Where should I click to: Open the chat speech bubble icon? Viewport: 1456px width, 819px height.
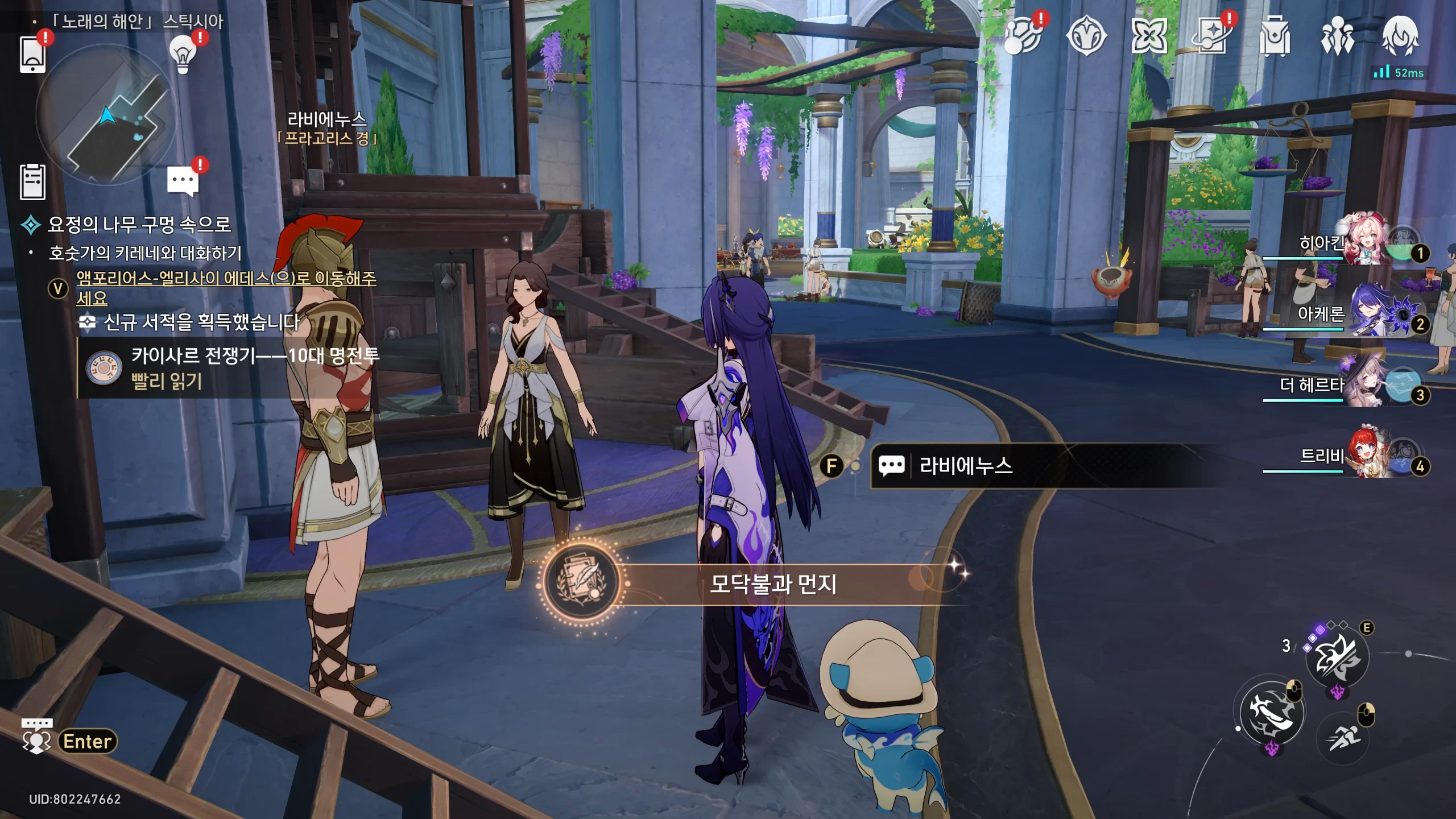[x=183, y=181]
